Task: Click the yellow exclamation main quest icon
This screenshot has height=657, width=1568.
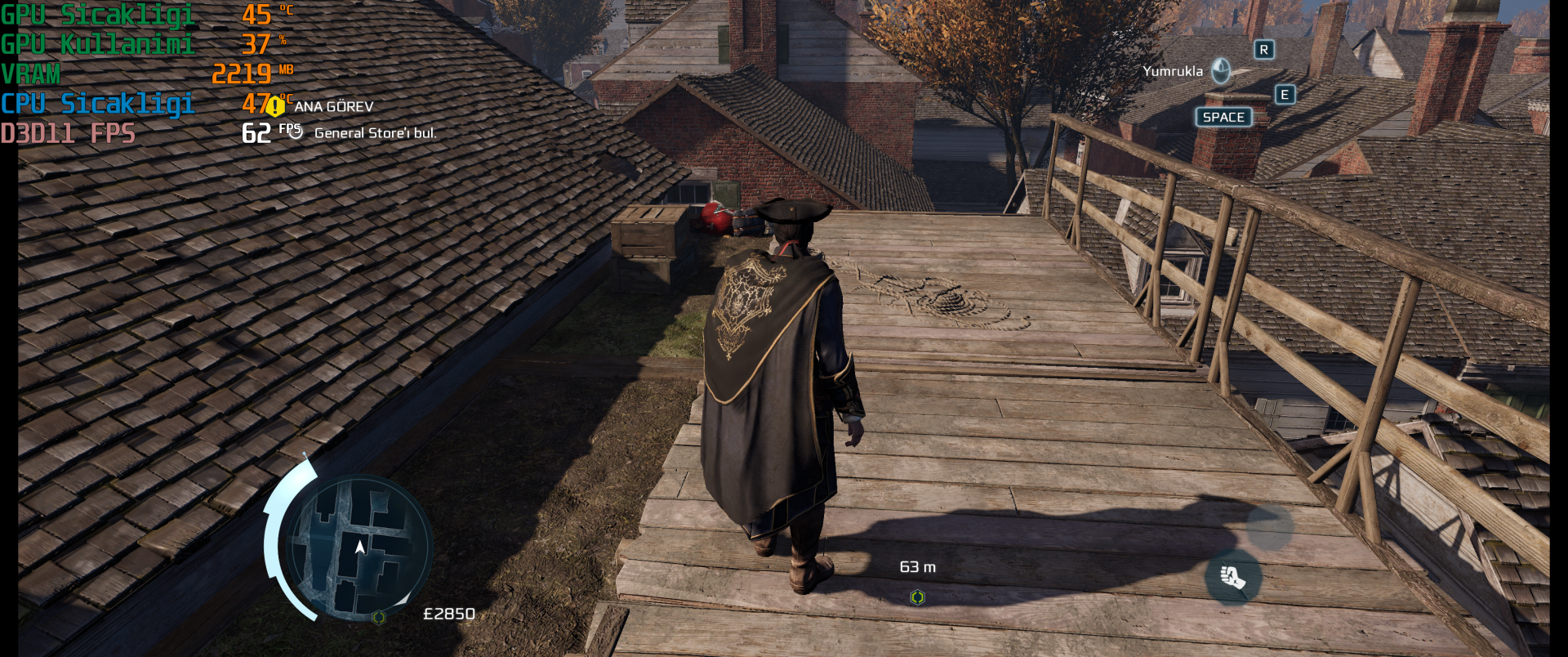Action: tap(276, 106)
